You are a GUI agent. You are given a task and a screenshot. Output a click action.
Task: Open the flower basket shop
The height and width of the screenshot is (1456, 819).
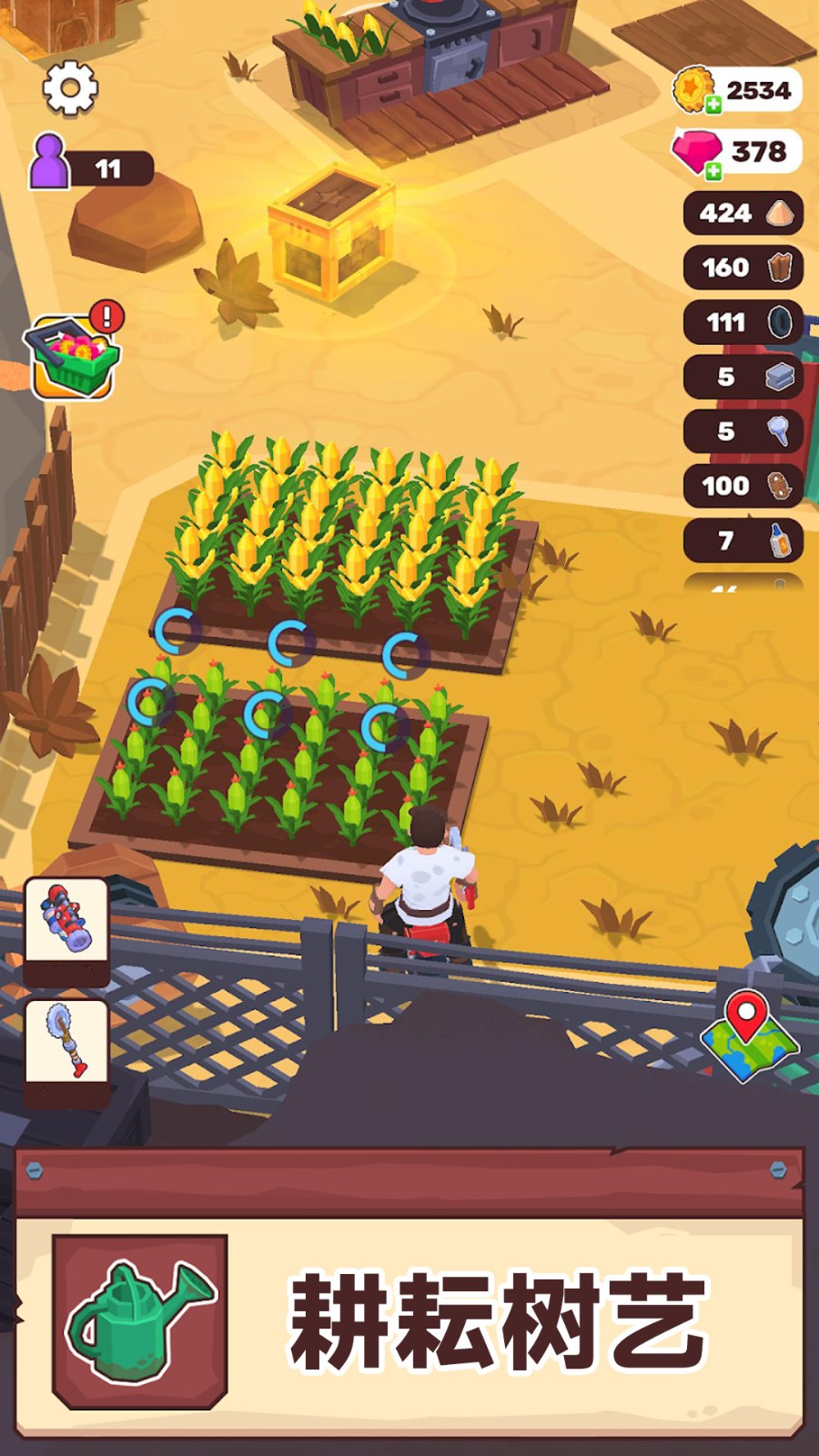tap(75, 357)
